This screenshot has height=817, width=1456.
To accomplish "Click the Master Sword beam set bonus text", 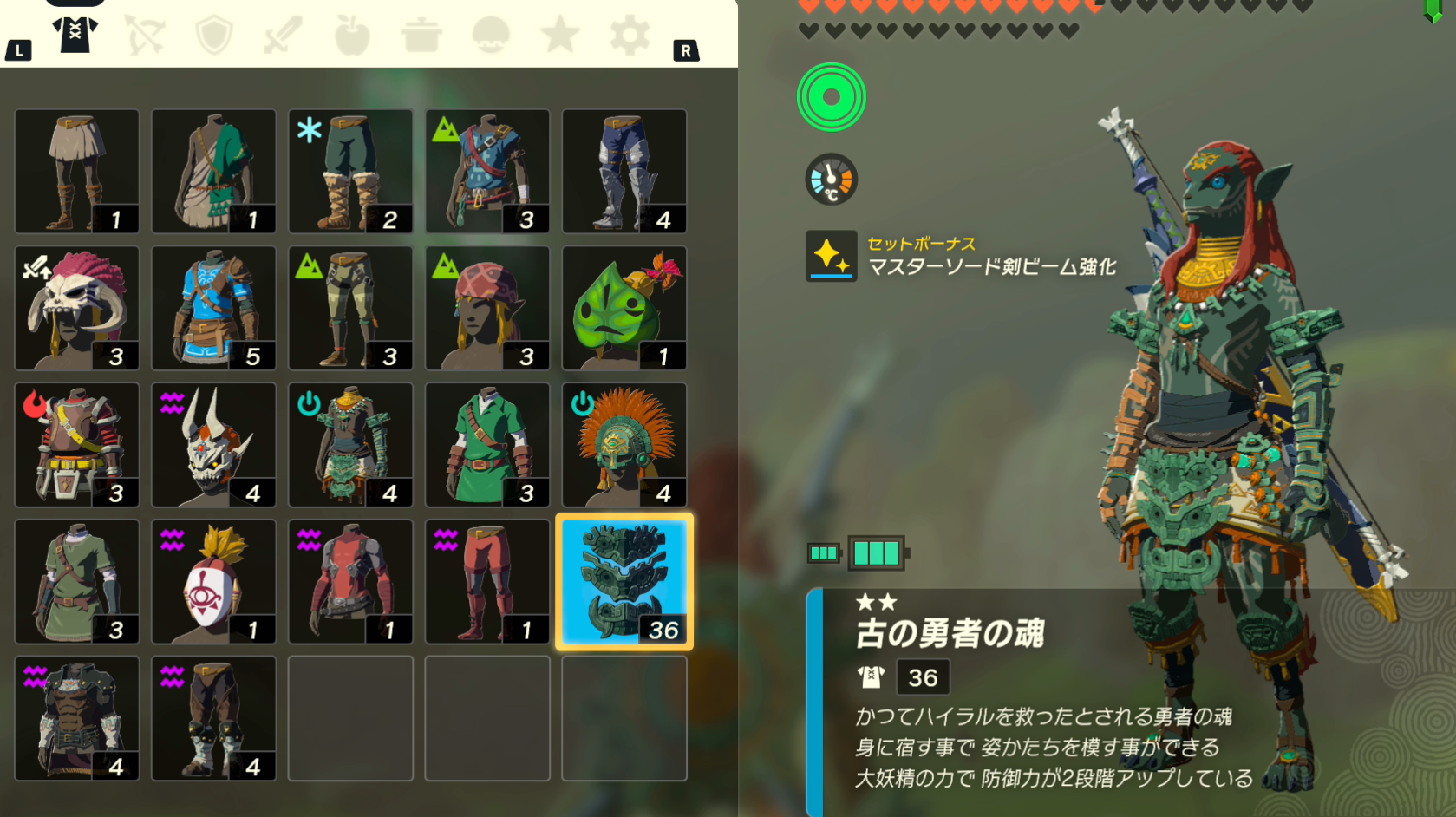I will click(993, 269).
